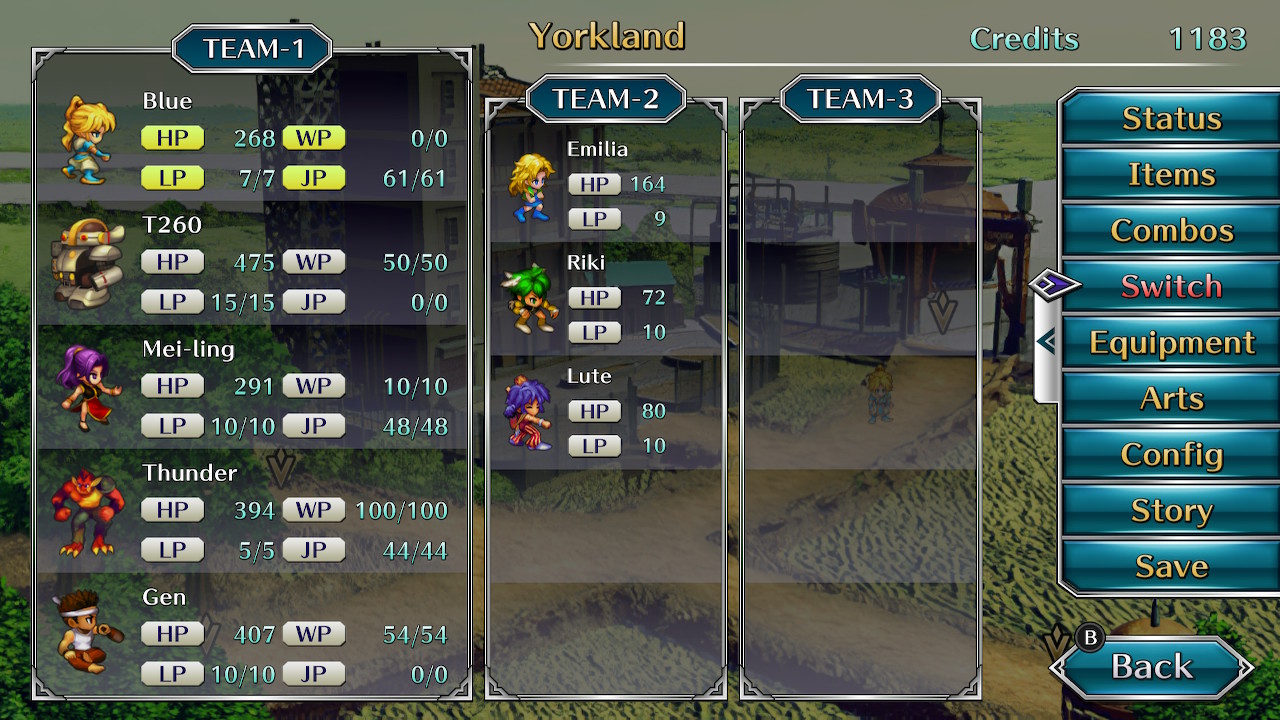This screenshot has height=720, width=1280.
Task: Open the Config settings
Action: point(1171,455)
